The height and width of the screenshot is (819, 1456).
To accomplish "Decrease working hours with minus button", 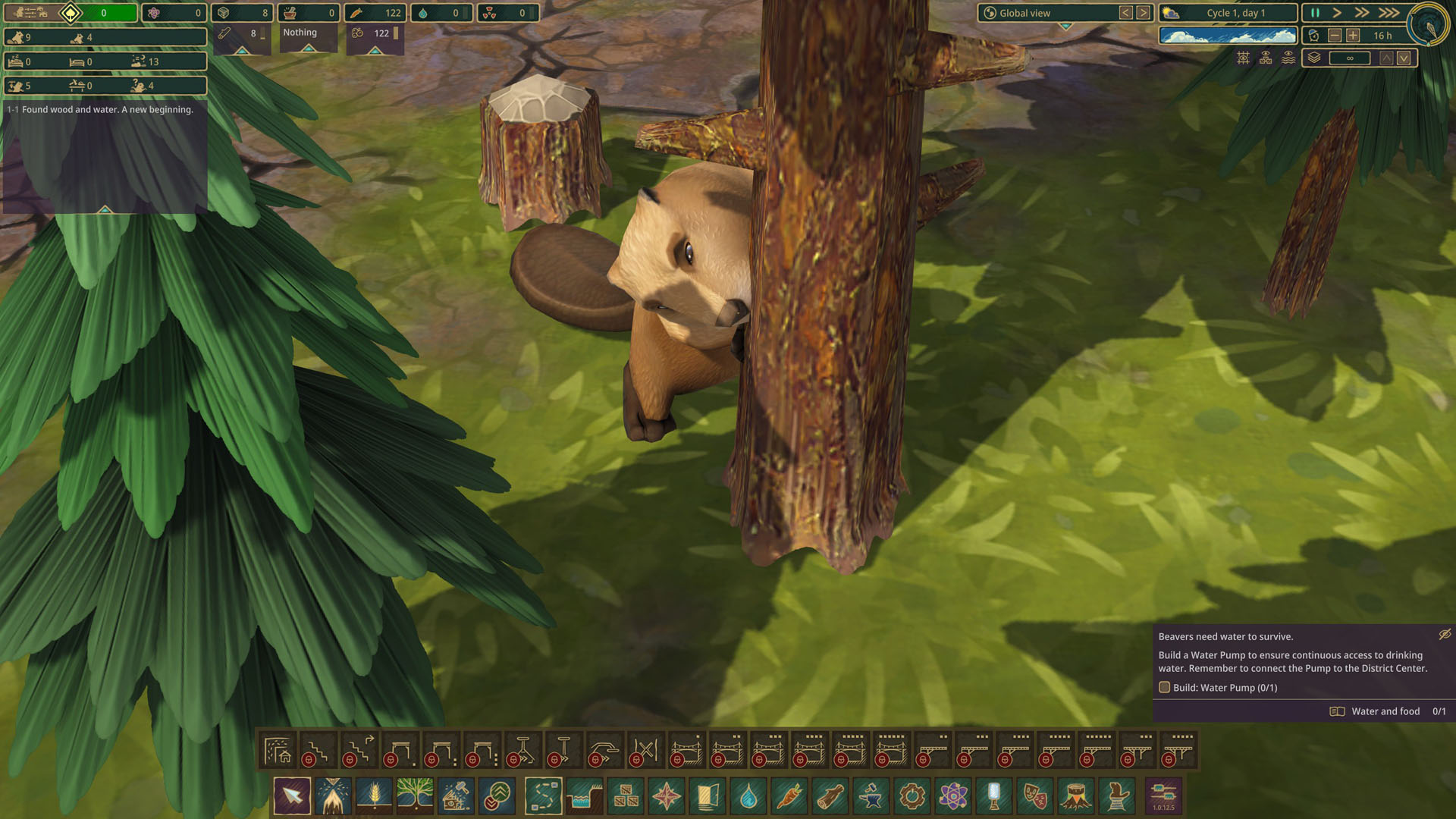I will [x=1335, y=36].
